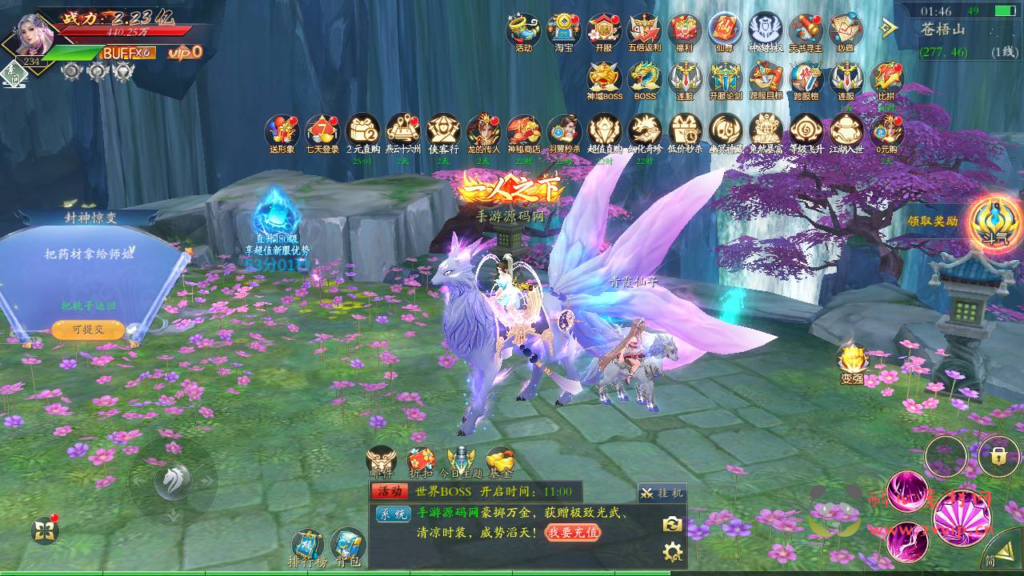Select the 七天登录 seven-day login icon

tap(322, 132)
